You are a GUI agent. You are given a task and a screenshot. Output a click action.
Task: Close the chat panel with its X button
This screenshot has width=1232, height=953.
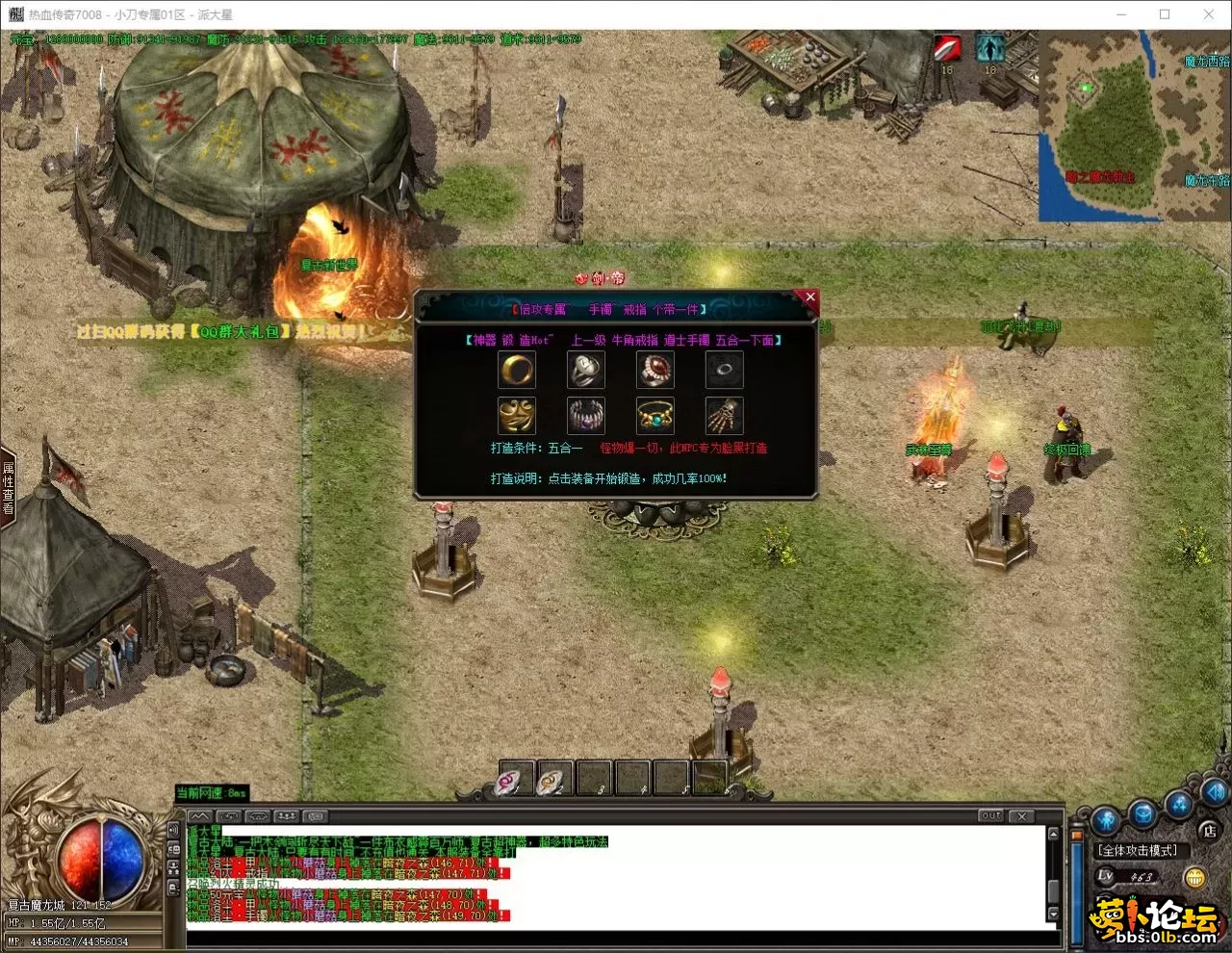1022,815
